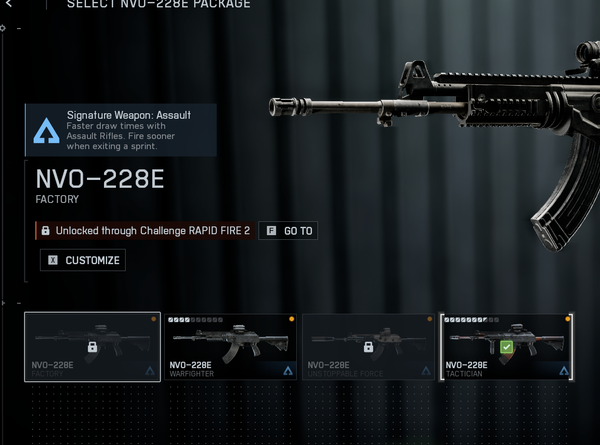Click the back arrow at top left

9,5
